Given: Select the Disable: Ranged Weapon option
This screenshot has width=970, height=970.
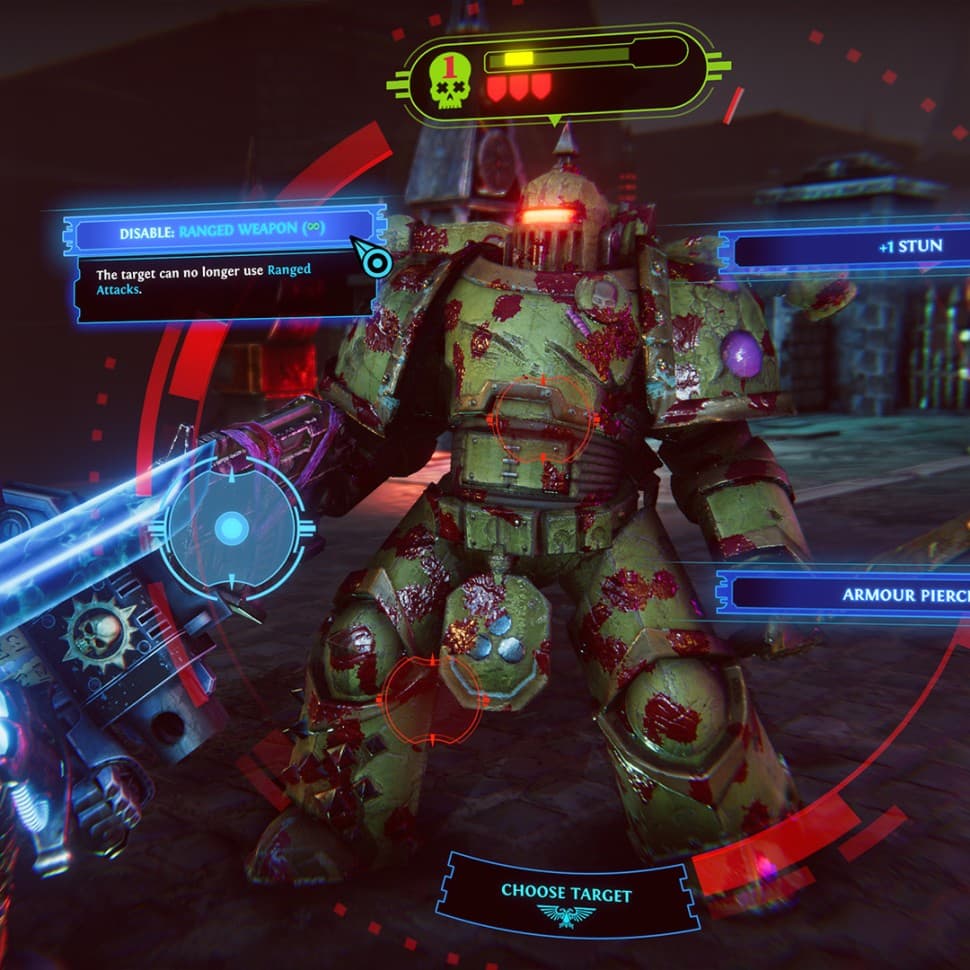Looking at the screenshot, I should (222, 230).
